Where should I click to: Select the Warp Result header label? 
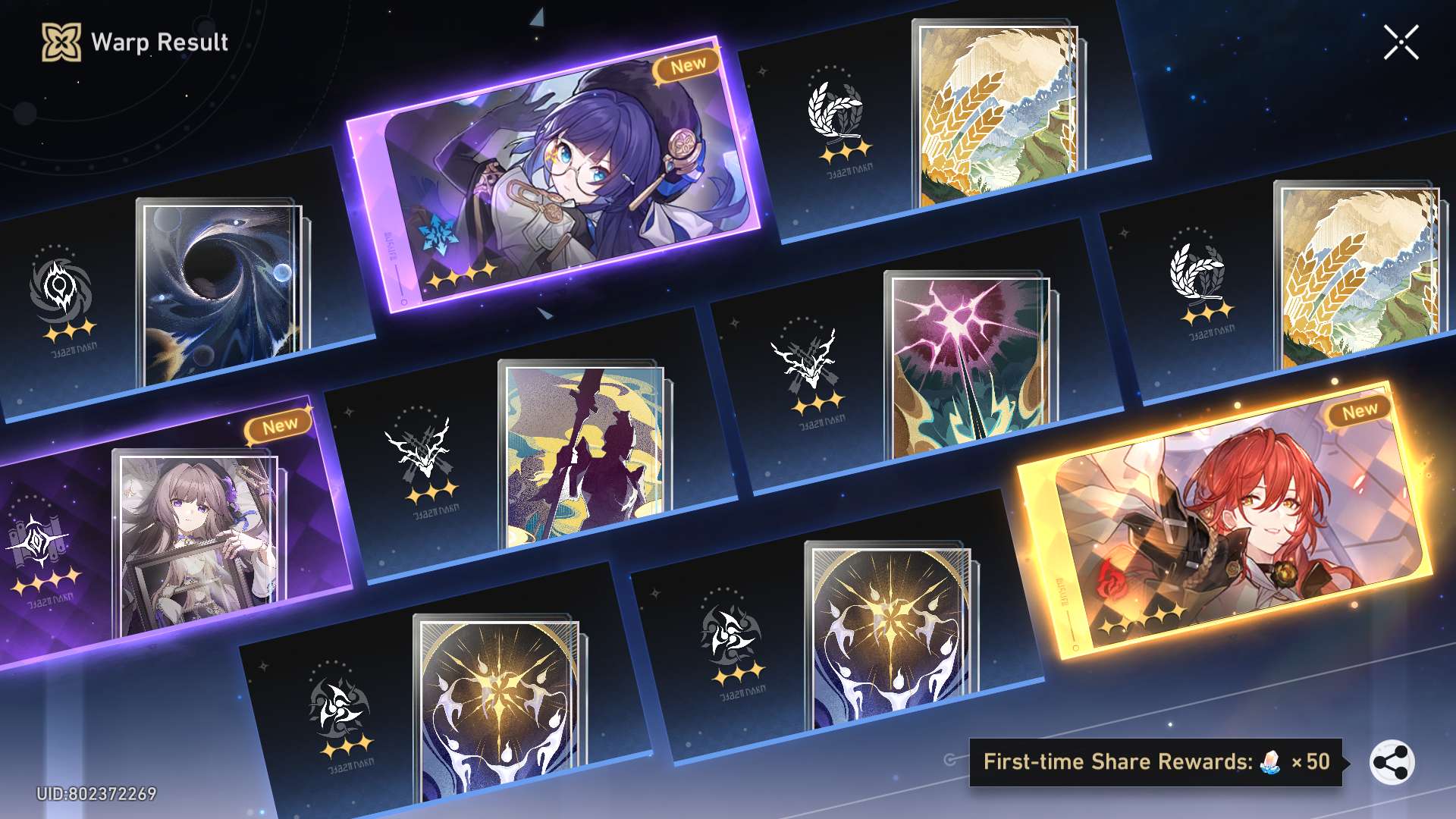pyautogui.click(x=159, y=42)
